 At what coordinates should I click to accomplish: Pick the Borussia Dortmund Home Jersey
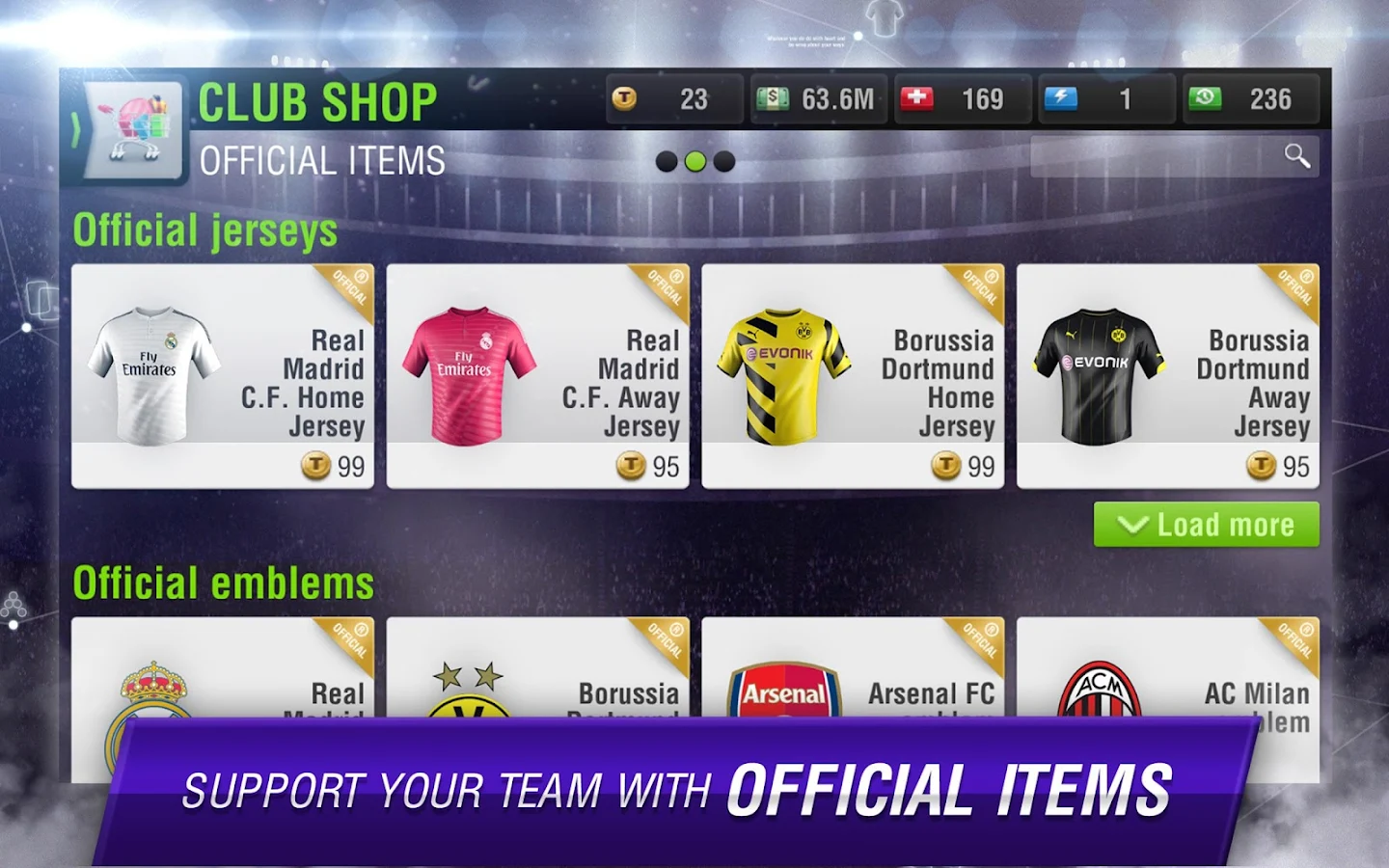pyautogui.click(x=853, y=376)
